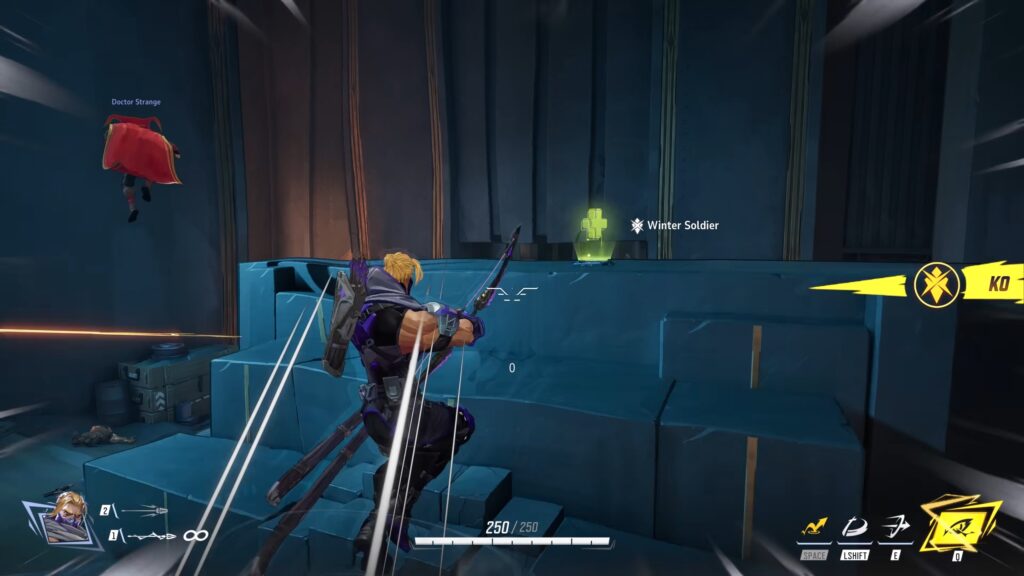The image size is (1024, 576).
Task: Click the Winter Soldier name marker
Action: [675, 226]
